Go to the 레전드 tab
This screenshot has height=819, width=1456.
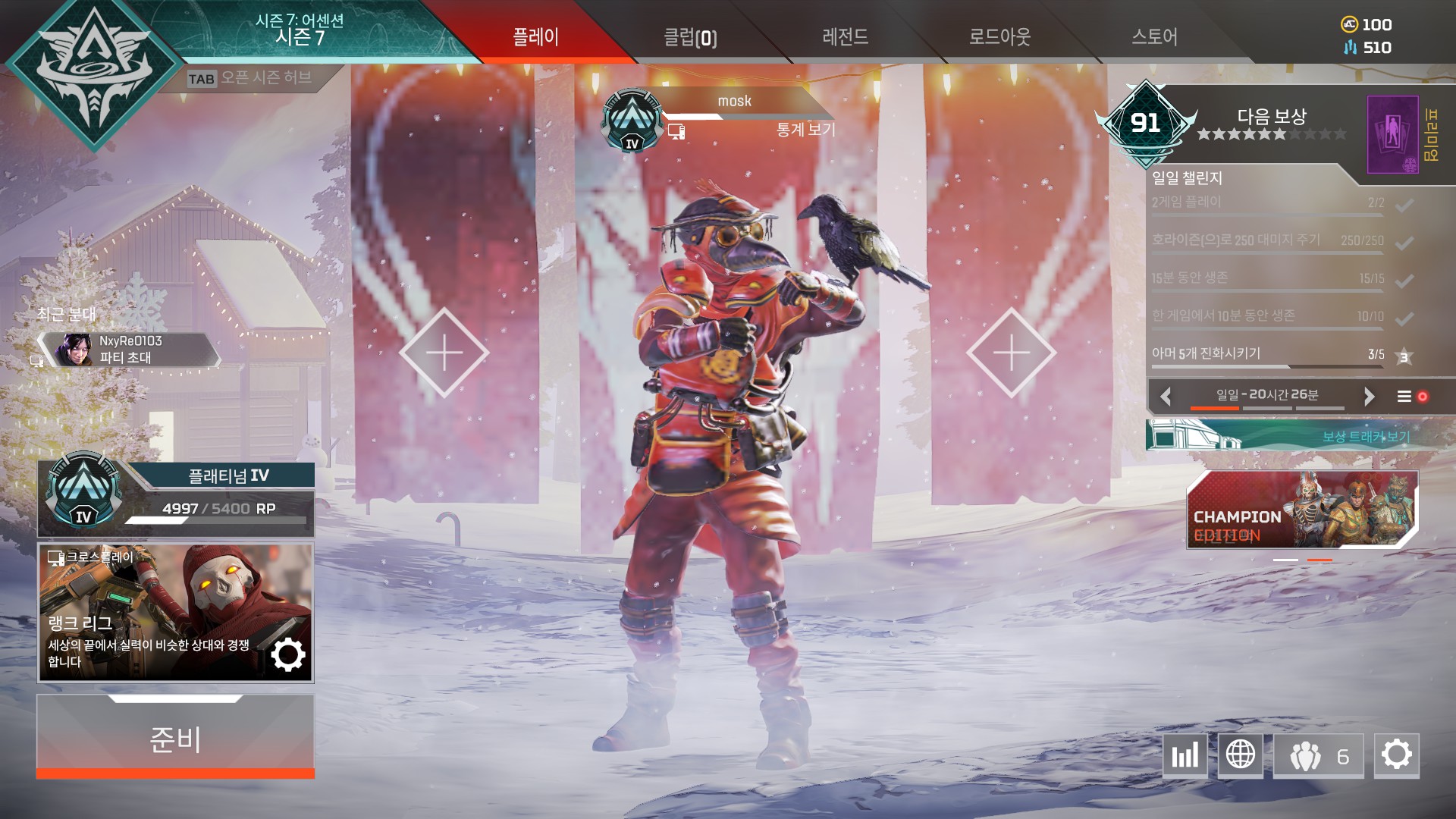pos(845,36)
